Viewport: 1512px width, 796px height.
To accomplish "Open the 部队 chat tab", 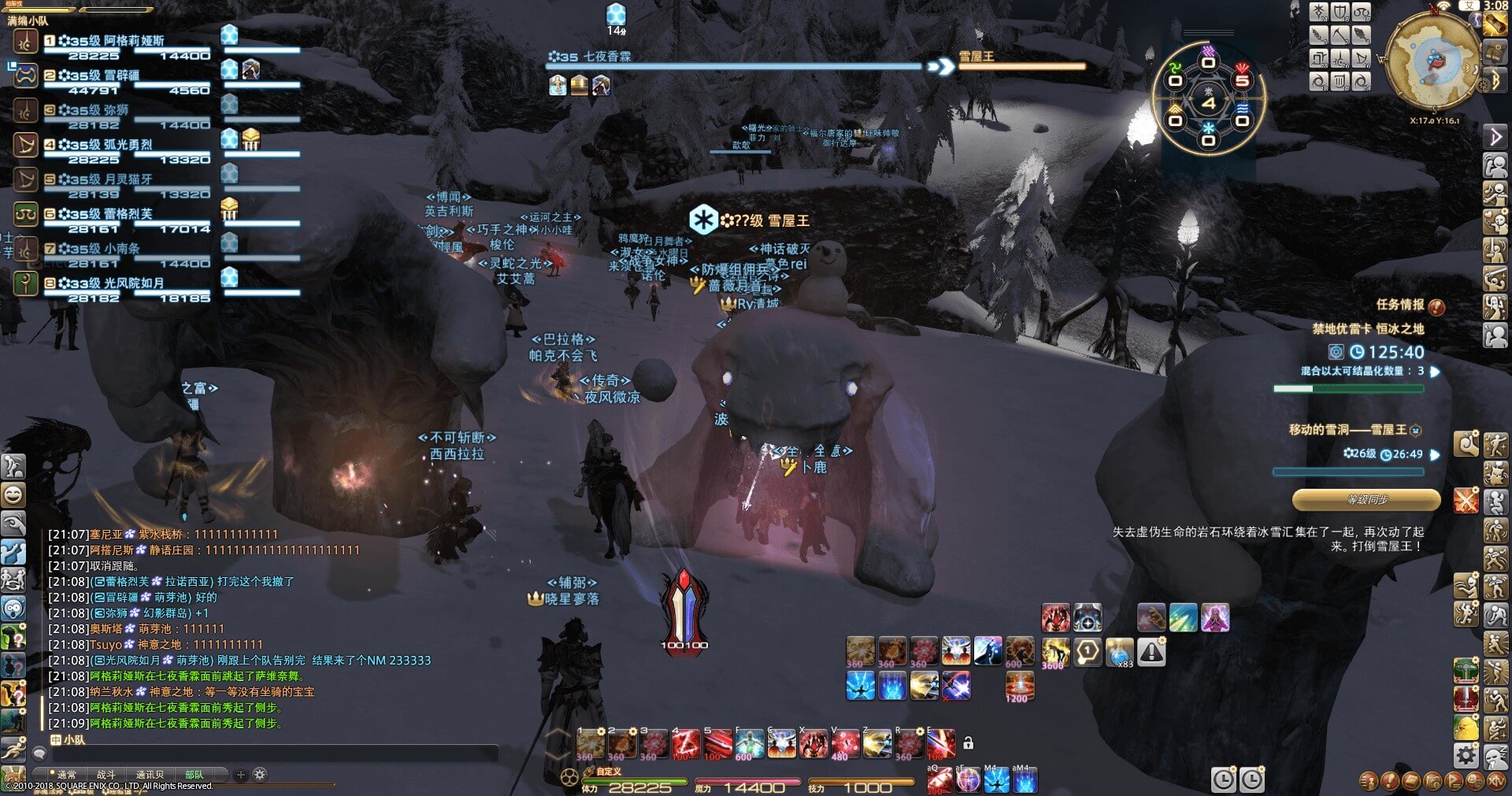I will pos(194,775).
